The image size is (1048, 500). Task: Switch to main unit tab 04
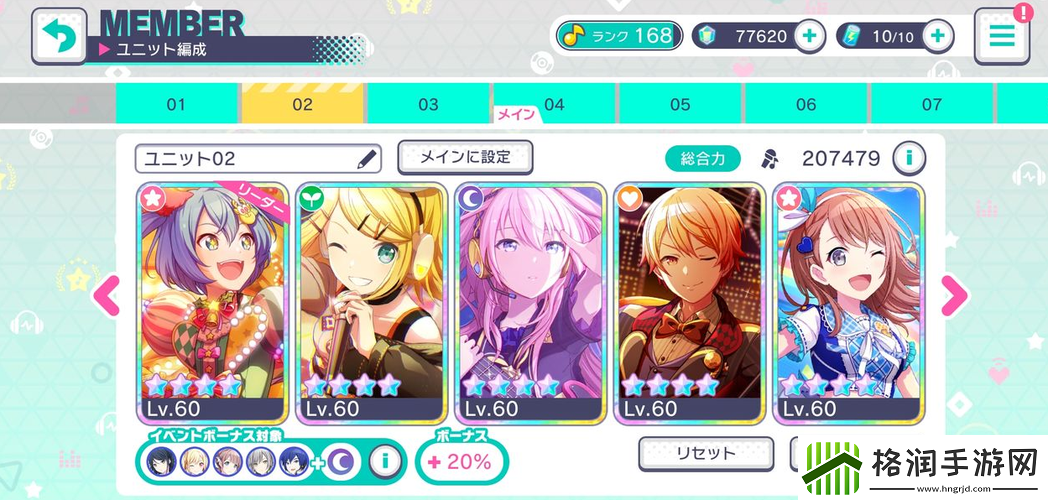click(x=554, y=104)
